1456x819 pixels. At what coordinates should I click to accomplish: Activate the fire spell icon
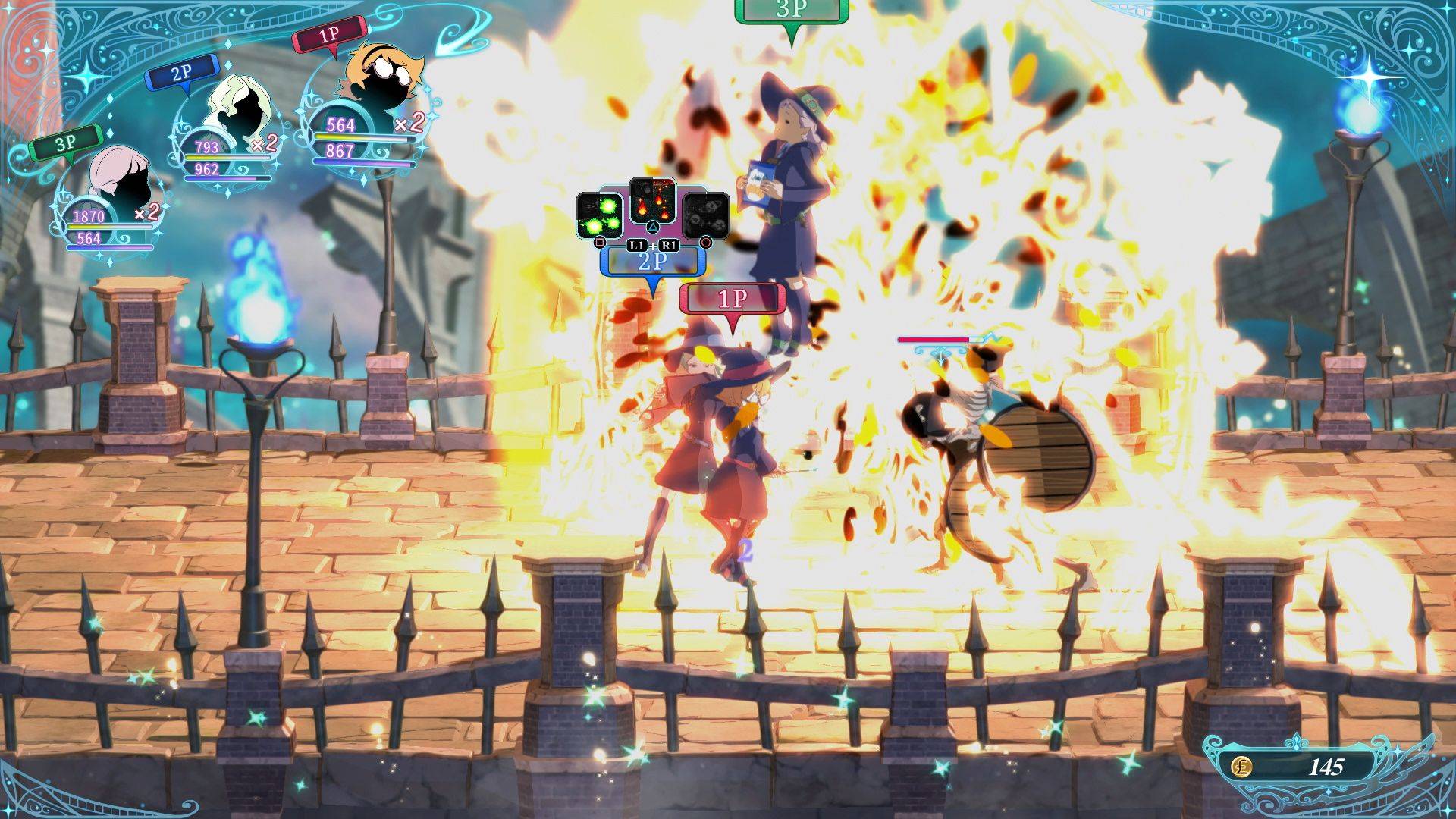point(652,199)
